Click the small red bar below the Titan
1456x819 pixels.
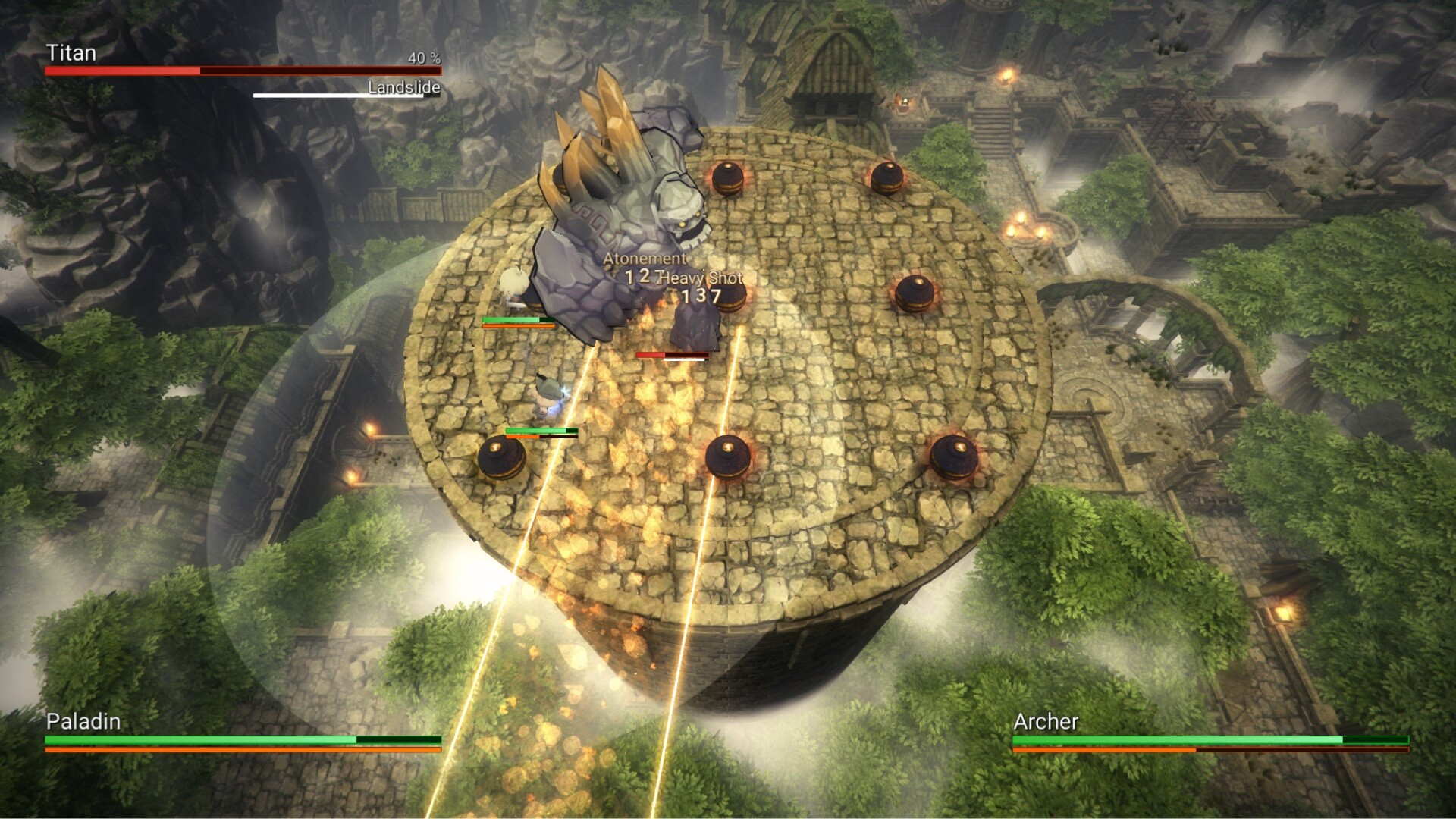[671, 353]
